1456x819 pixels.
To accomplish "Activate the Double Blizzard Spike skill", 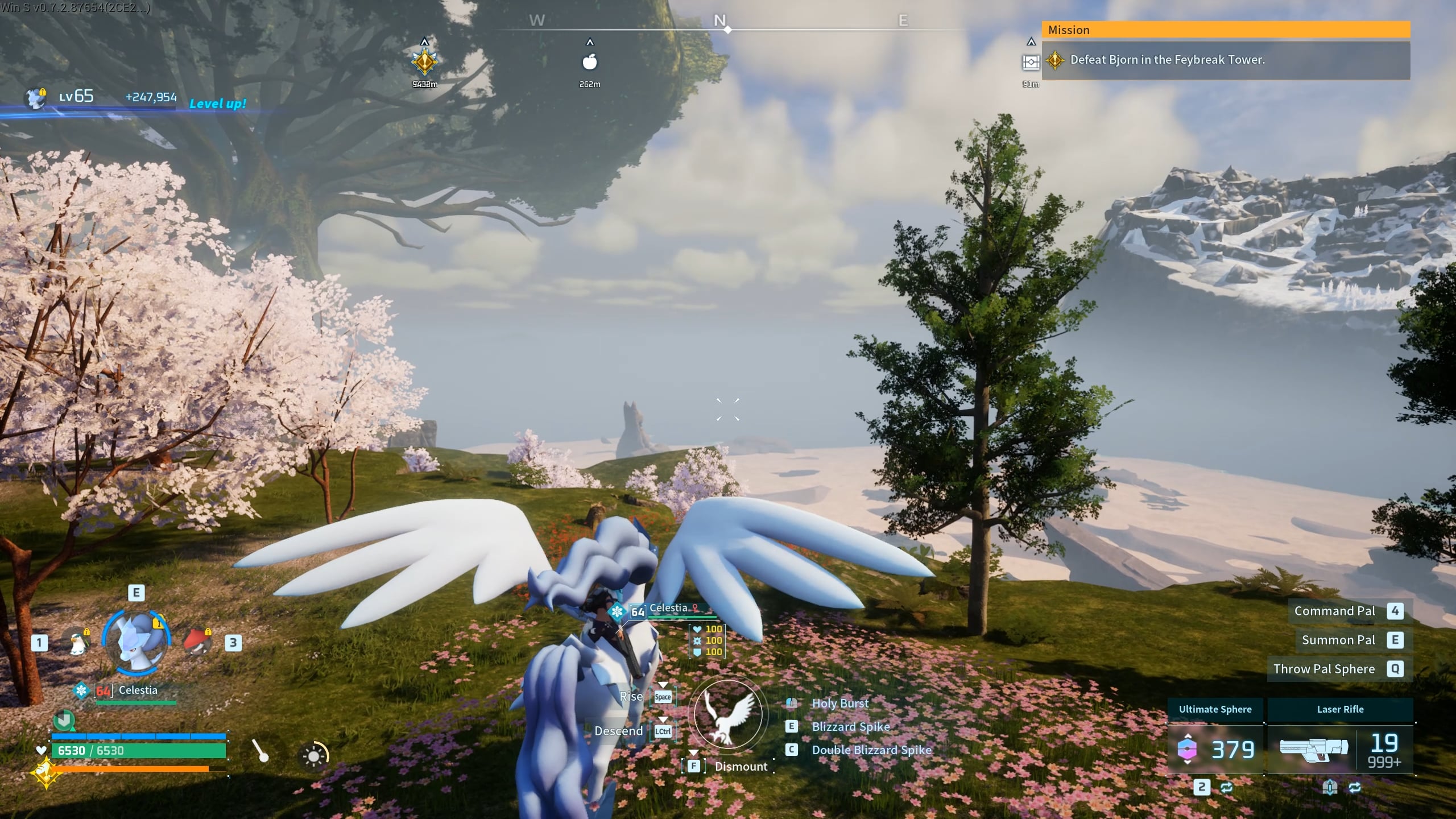I will coord(871,750).
